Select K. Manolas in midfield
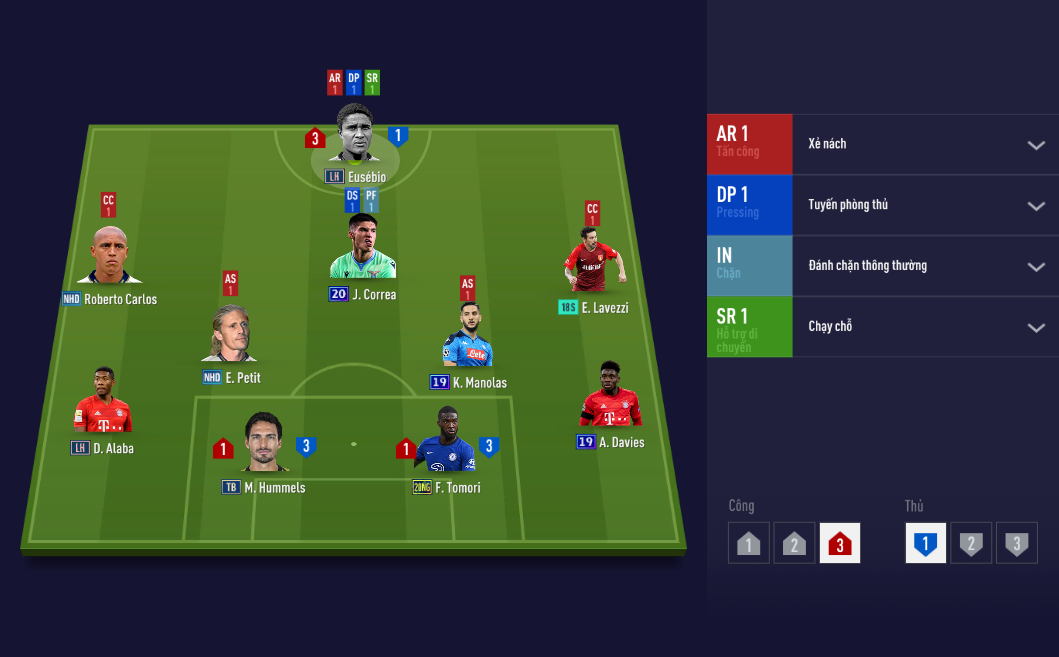The width and height of the screenshot is (1059, 657). tap(468, 340)
